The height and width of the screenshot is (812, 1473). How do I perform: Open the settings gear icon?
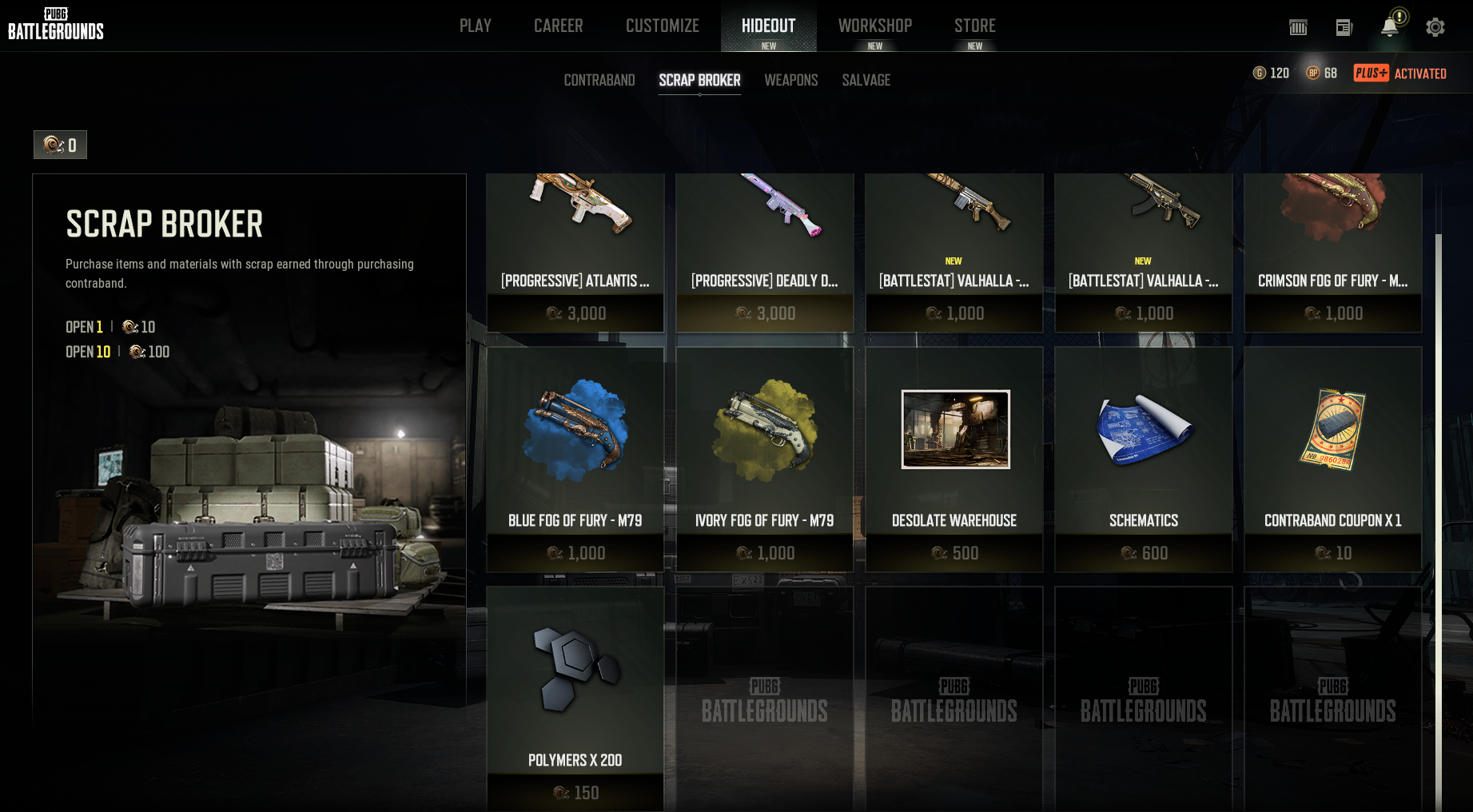(1435, 27)
